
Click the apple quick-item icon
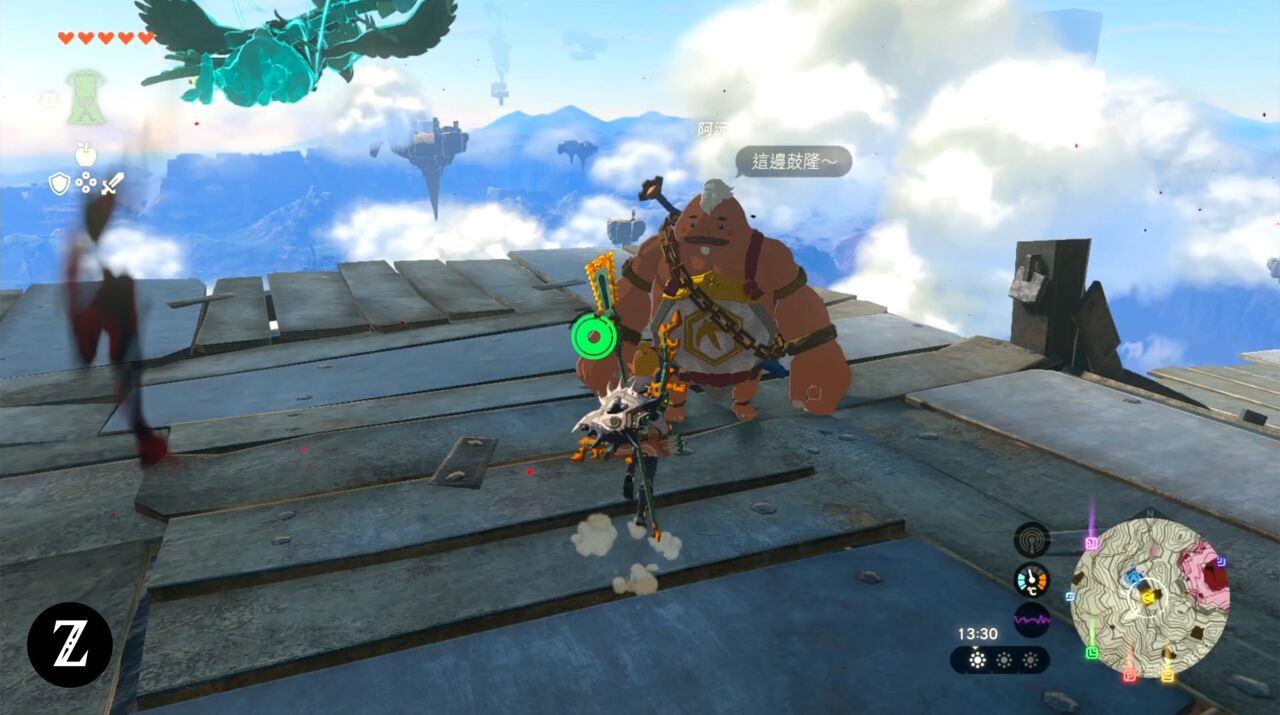pyautogui.click(x=86, y=153)
